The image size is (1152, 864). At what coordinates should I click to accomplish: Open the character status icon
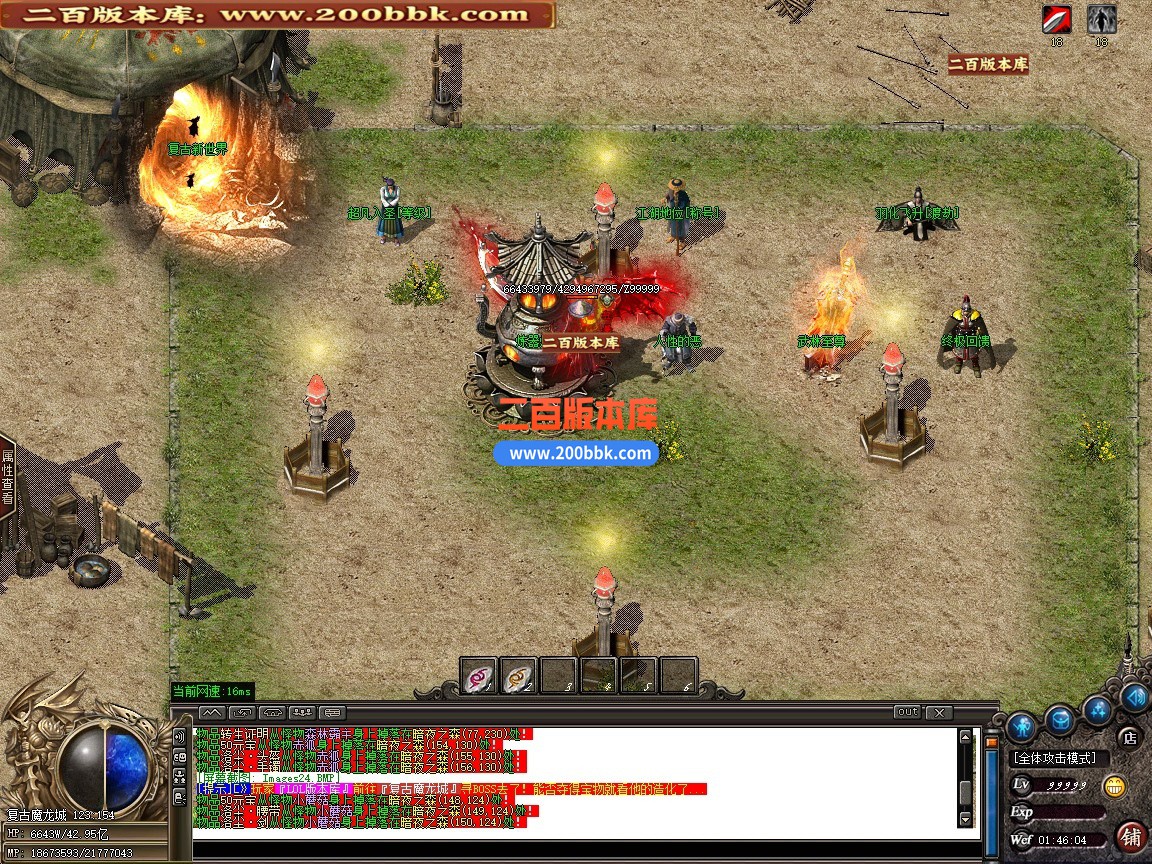(1020, 726)
